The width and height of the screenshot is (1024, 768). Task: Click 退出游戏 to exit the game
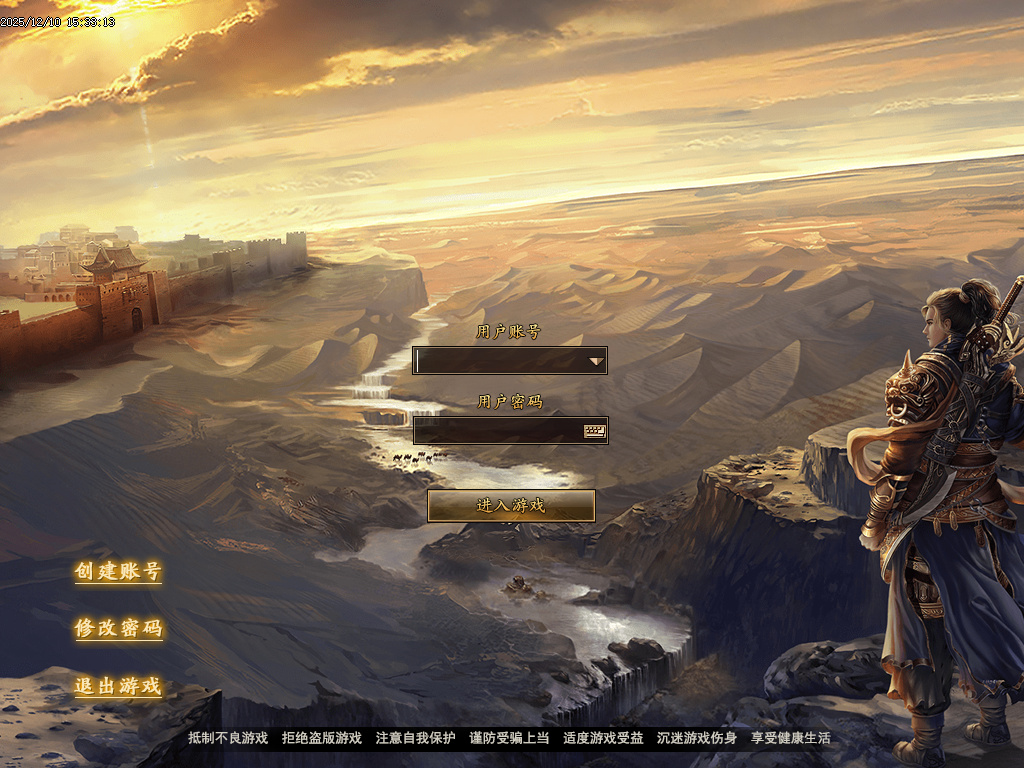[x=118, y=687]
